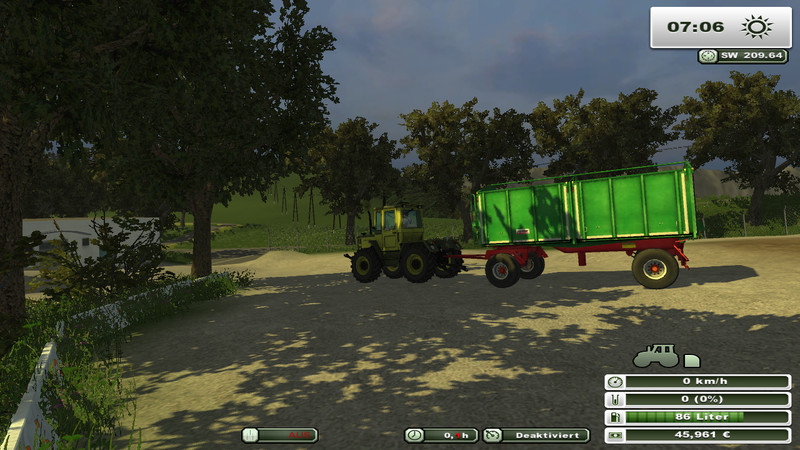This screenshot has width=800, height=450.
Task: Toggle the AUS indicator panel
Action: tap(280, 435)
